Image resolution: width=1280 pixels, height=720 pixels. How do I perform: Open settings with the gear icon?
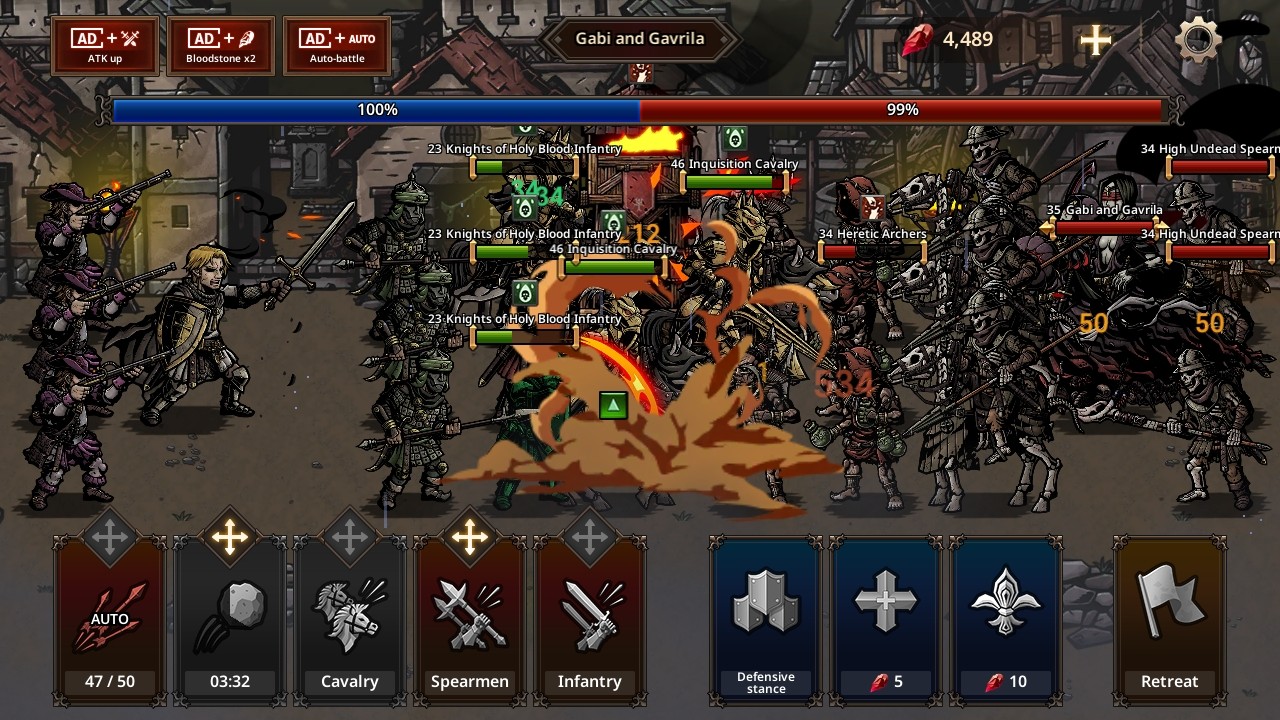[1197, 41]
